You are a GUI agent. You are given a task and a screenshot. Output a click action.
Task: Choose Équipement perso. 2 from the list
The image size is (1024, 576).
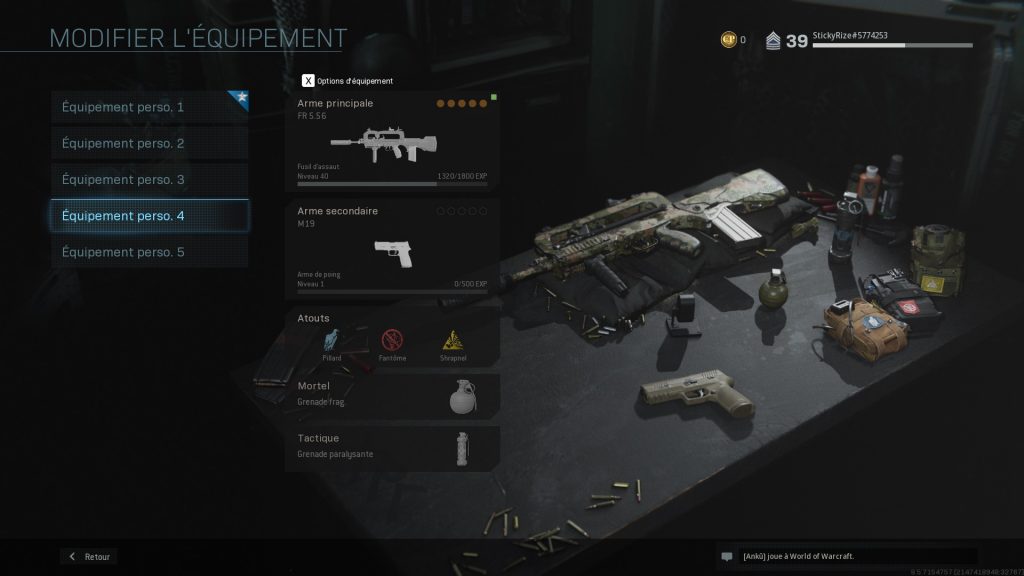[x=149, y=143]
